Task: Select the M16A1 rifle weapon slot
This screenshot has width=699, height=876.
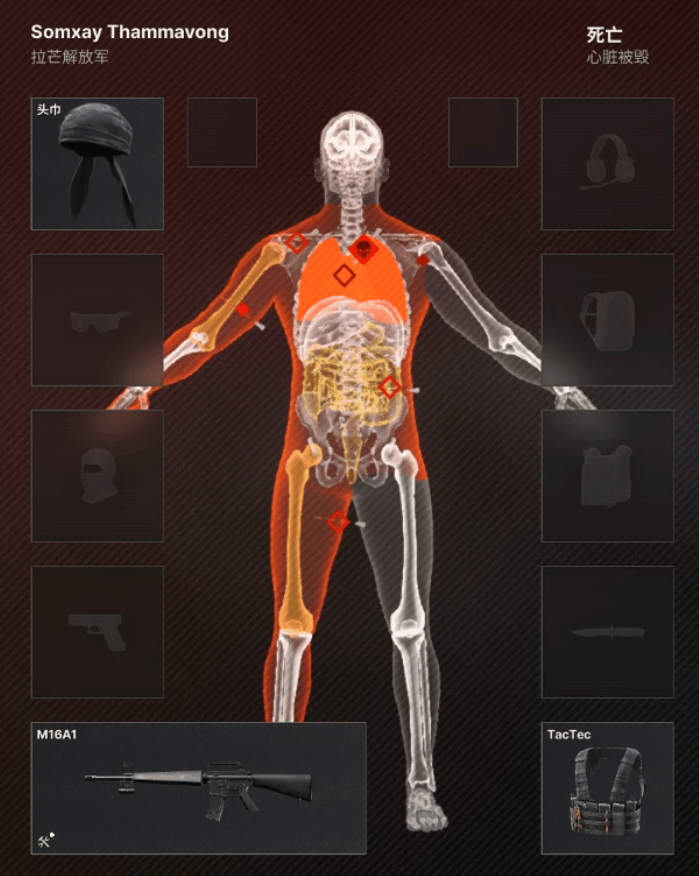Action: (198, 788)
